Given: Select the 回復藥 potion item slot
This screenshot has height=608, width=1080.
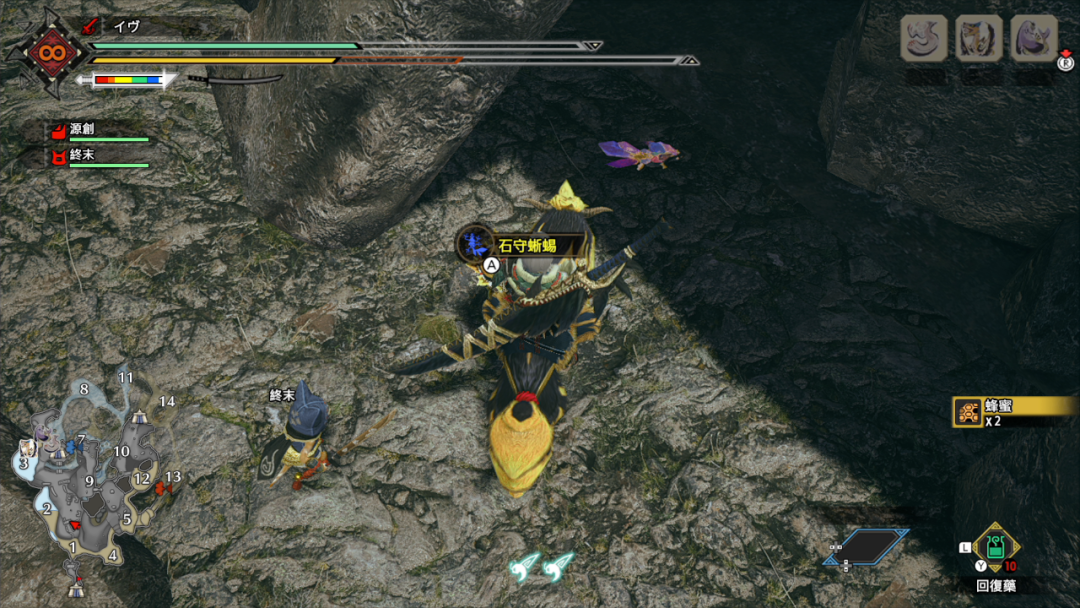Looking at the screenshot, I should click(x=995, y=549).
